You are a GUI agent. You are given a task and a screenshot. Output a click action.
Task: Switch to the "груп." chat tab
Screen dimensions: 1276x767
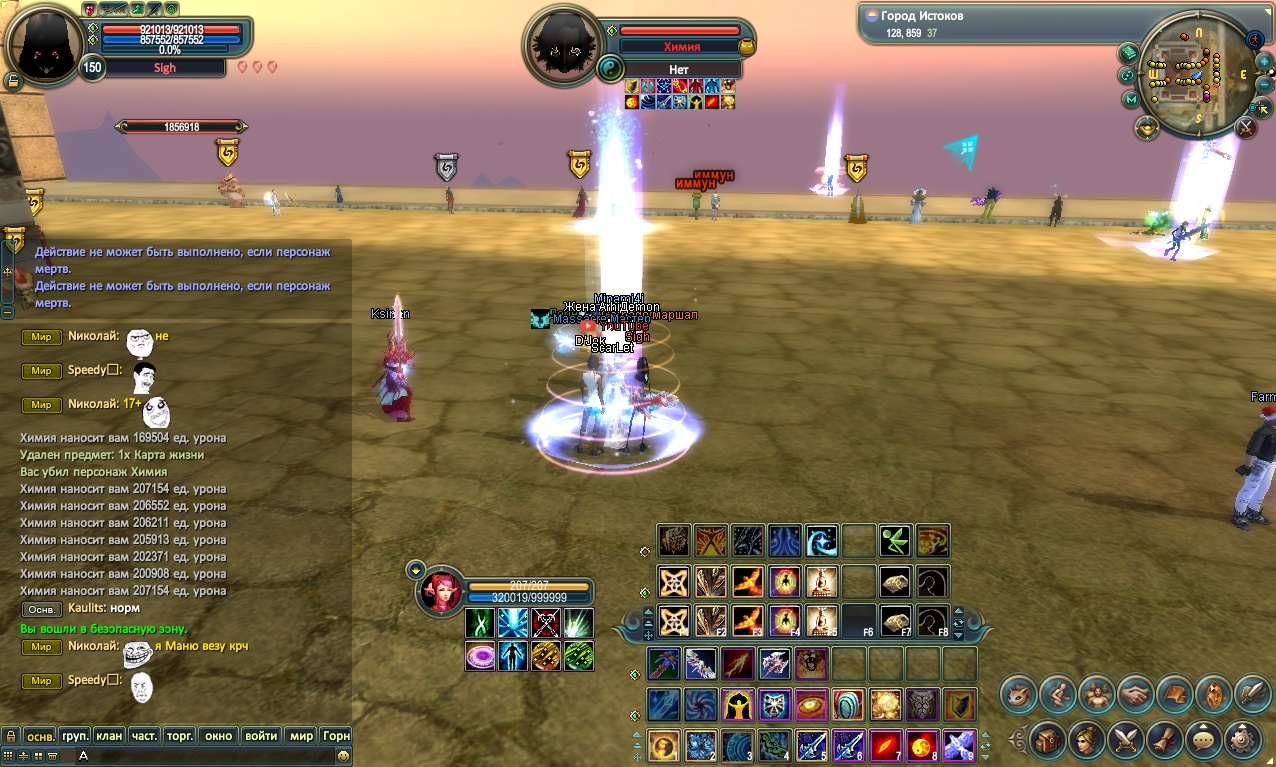tap(75, 736)
